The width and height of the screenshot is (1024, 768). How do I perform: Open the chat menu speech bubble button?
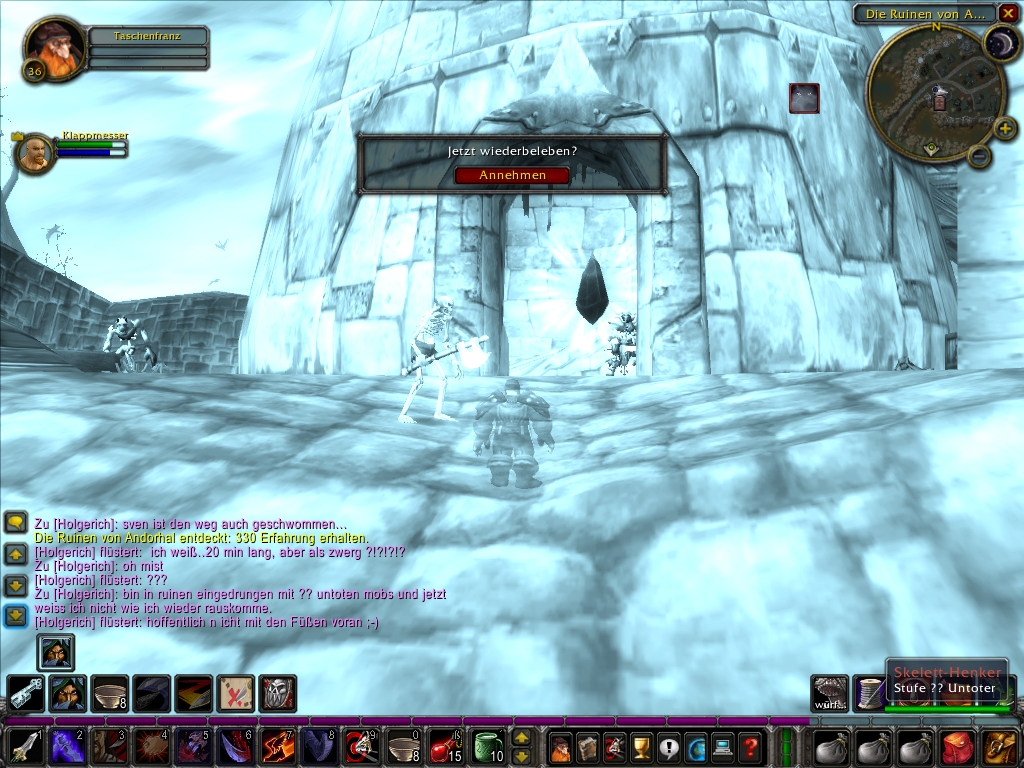coord(16,522)
